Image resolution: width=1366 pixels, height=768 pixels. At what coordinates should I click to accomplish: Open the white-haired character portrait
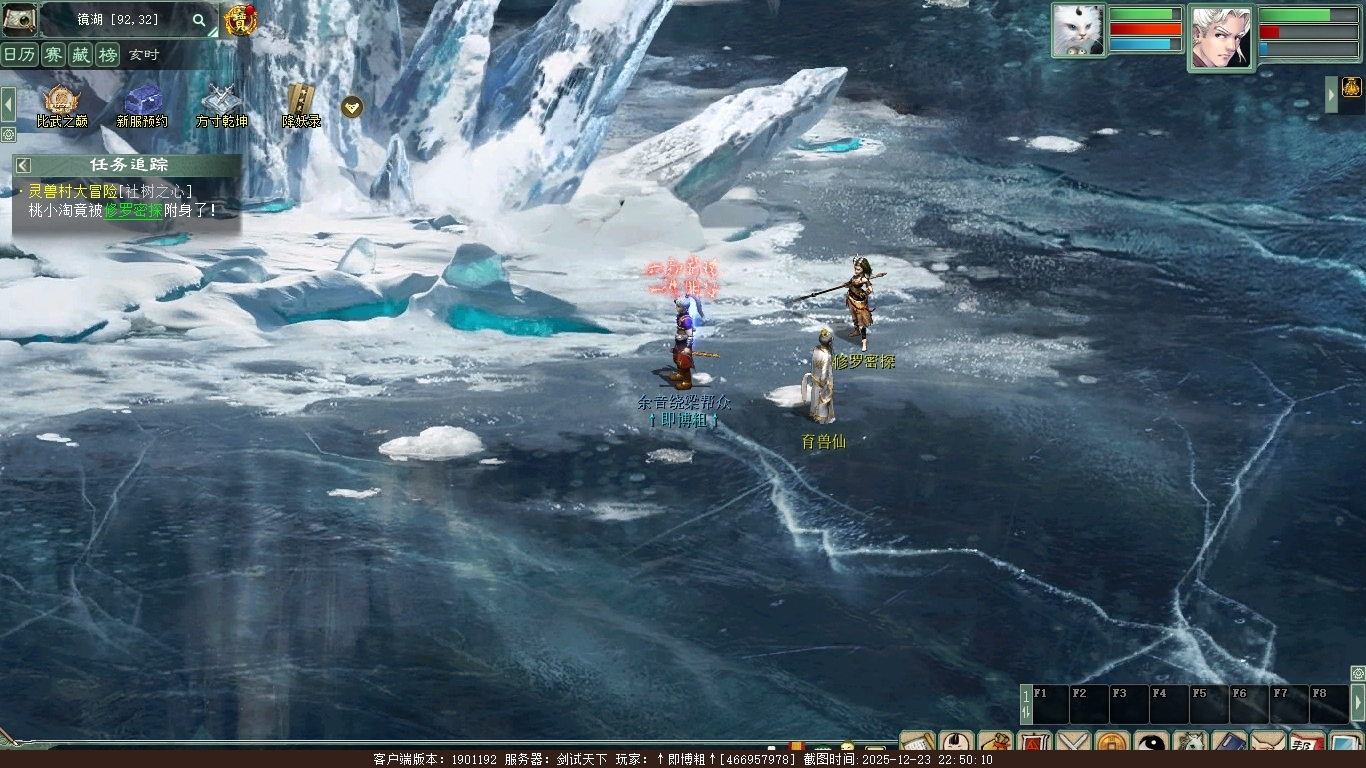1220,37
